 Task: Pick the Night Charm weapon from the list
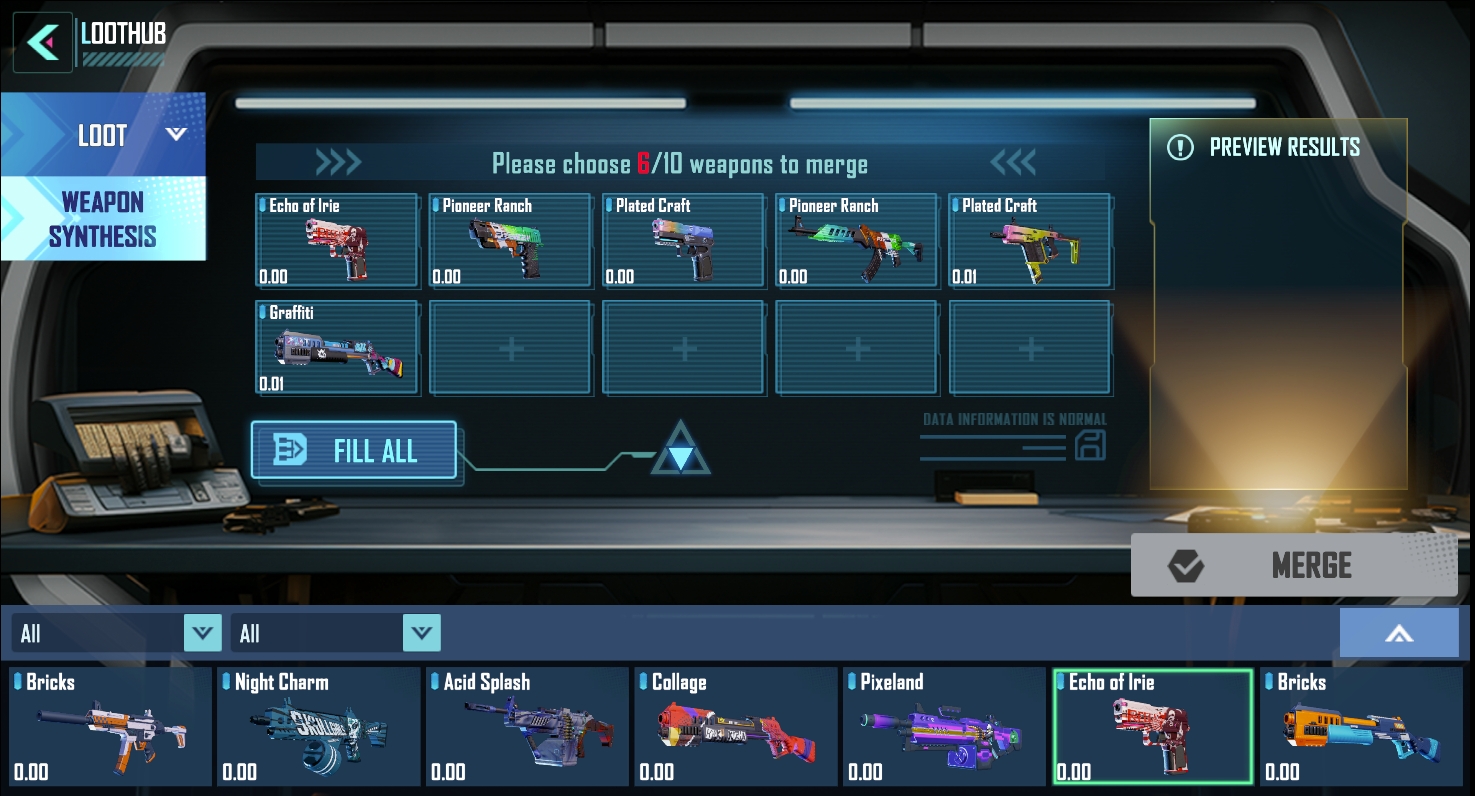tap(319, 727)
